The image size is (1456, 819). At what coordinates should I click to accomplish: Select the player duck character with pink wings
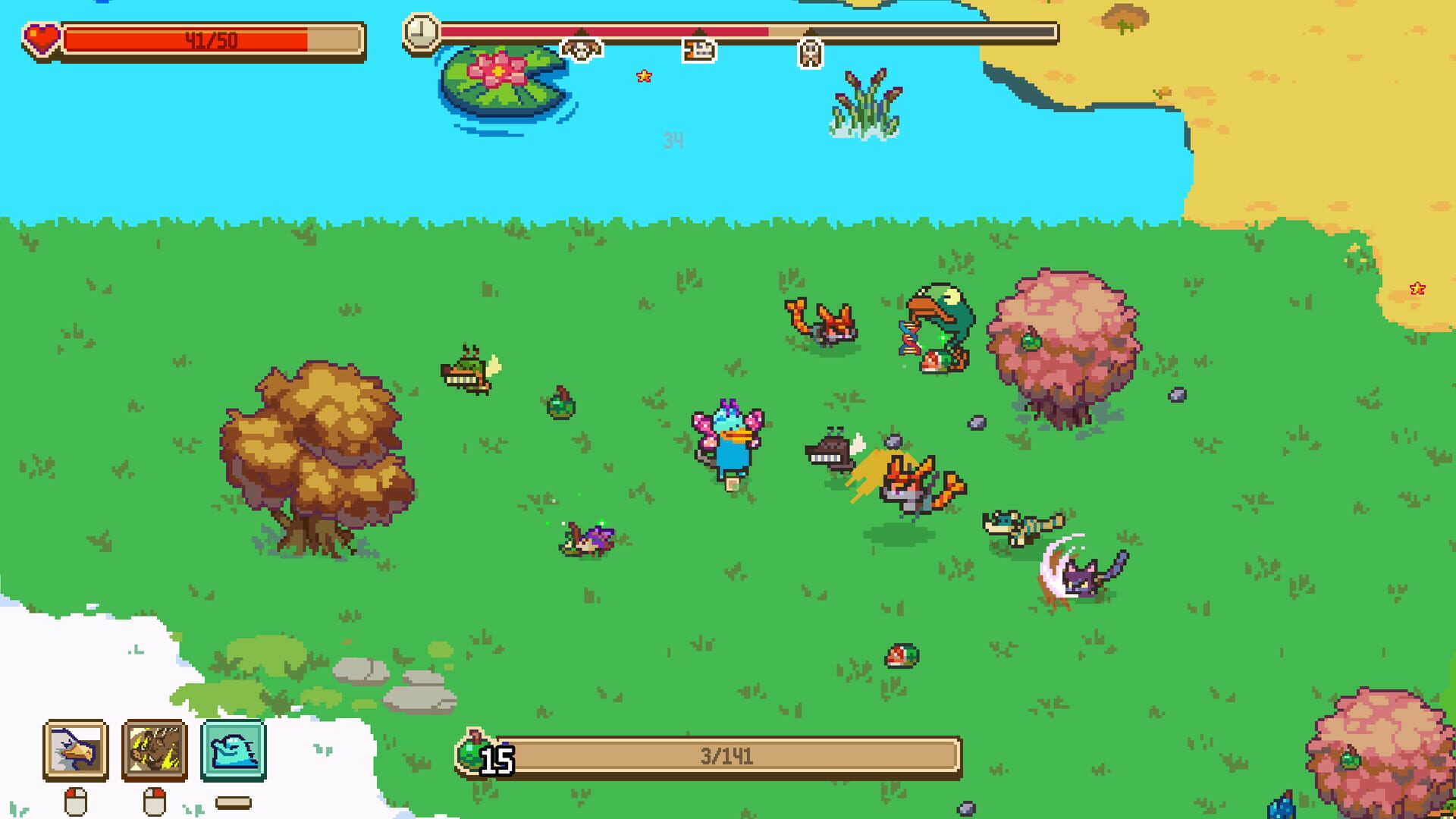[x=726, y=440]
